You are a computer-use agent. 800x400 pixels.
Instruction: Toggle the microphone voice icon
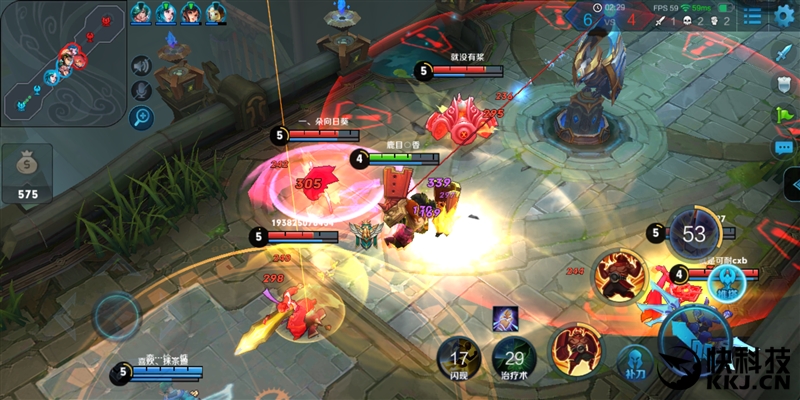click(141, 91)
